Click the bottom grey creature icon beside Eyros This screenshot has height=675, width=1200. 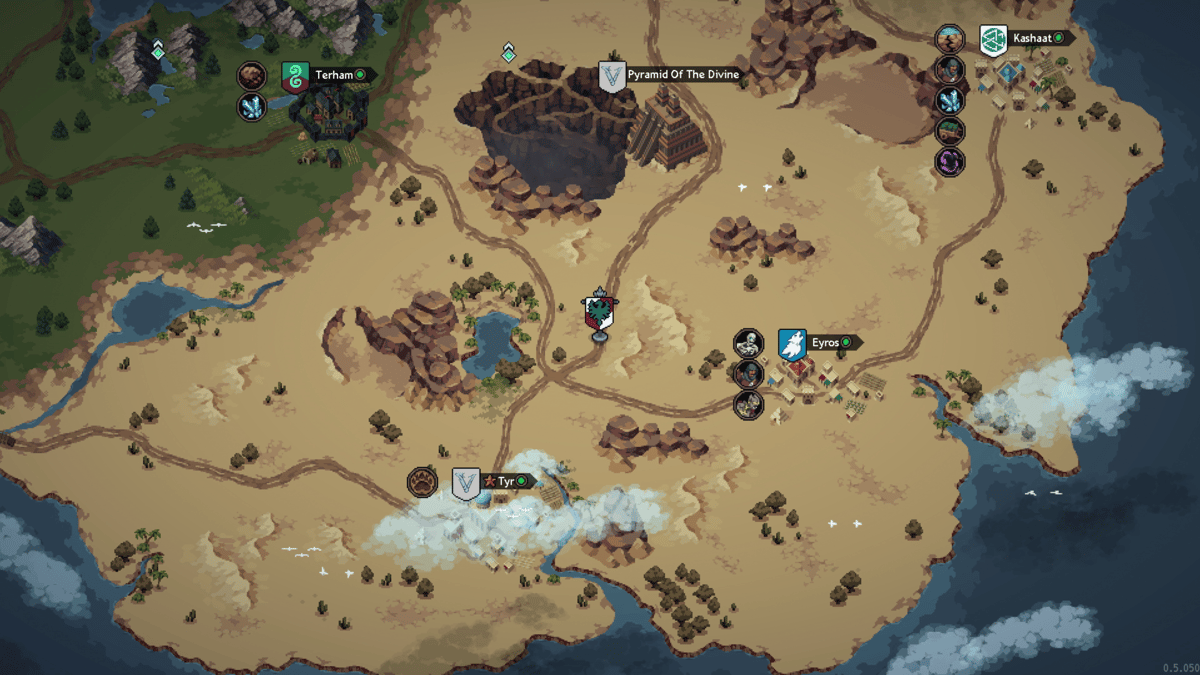click(748, 405)
